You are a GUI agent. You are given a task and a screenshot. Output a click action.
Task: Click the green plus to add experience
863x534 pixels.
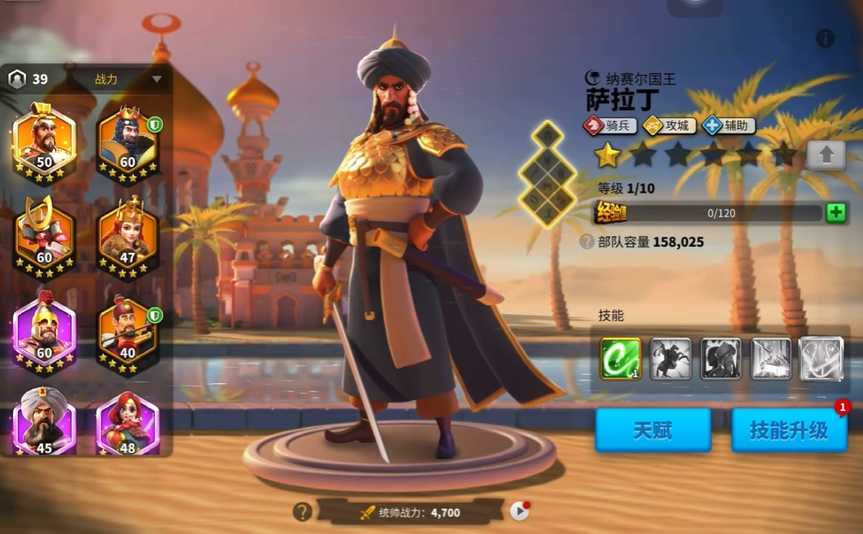tap(835, 212)
